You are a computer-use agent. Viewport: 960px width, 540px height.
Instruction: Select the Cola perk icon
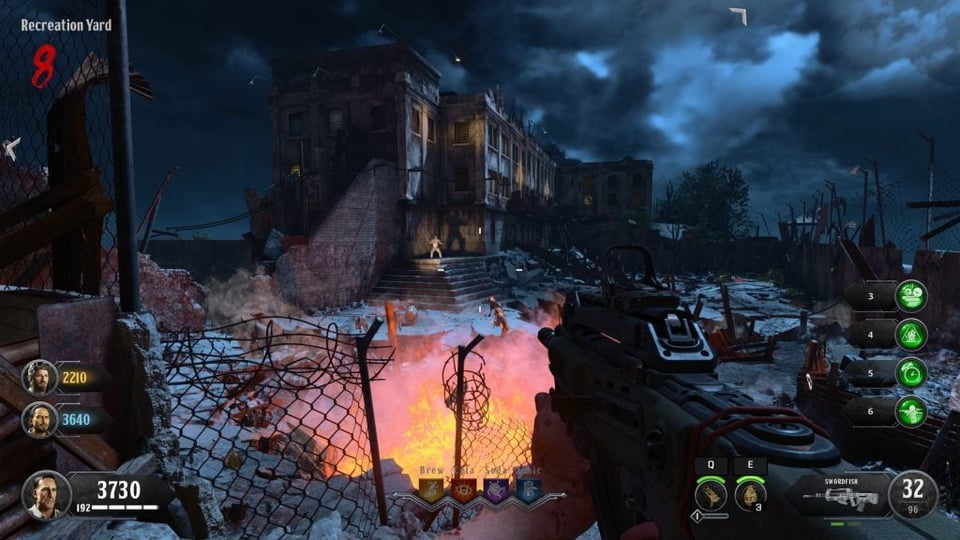click(464, 489)
